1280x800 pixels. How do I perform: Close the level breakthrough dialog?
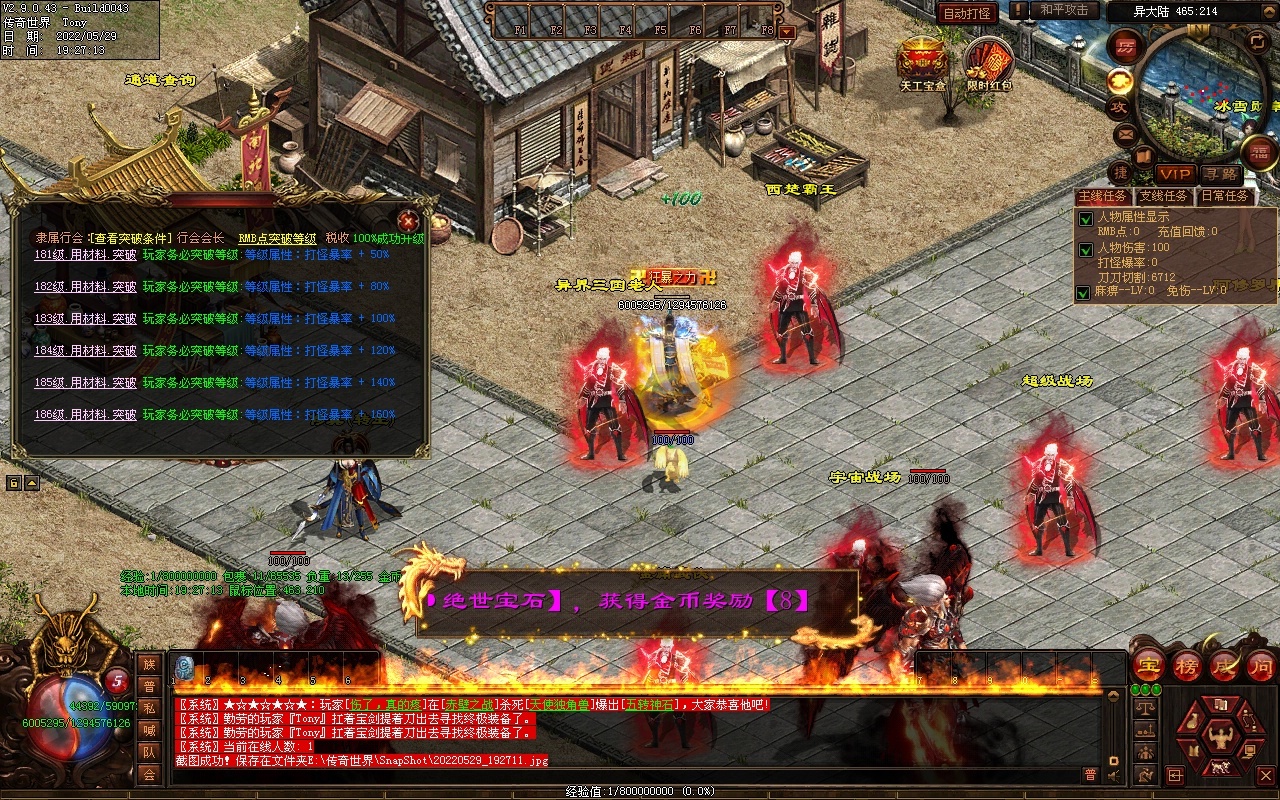click(x=407, y=221)
